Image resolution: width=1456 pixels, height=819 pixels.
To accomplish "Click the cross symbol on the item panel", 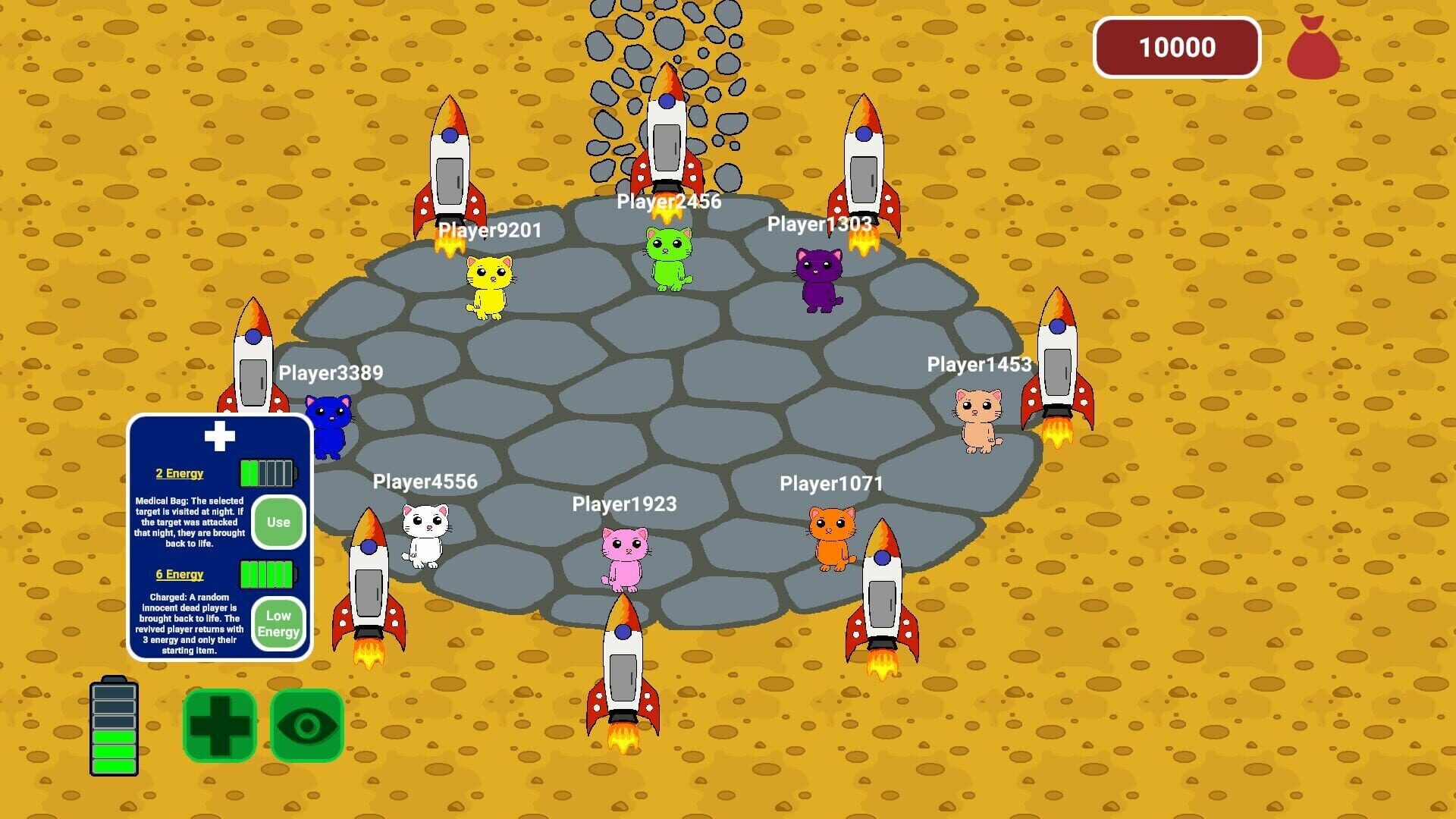I will click(x=219, y=435).
